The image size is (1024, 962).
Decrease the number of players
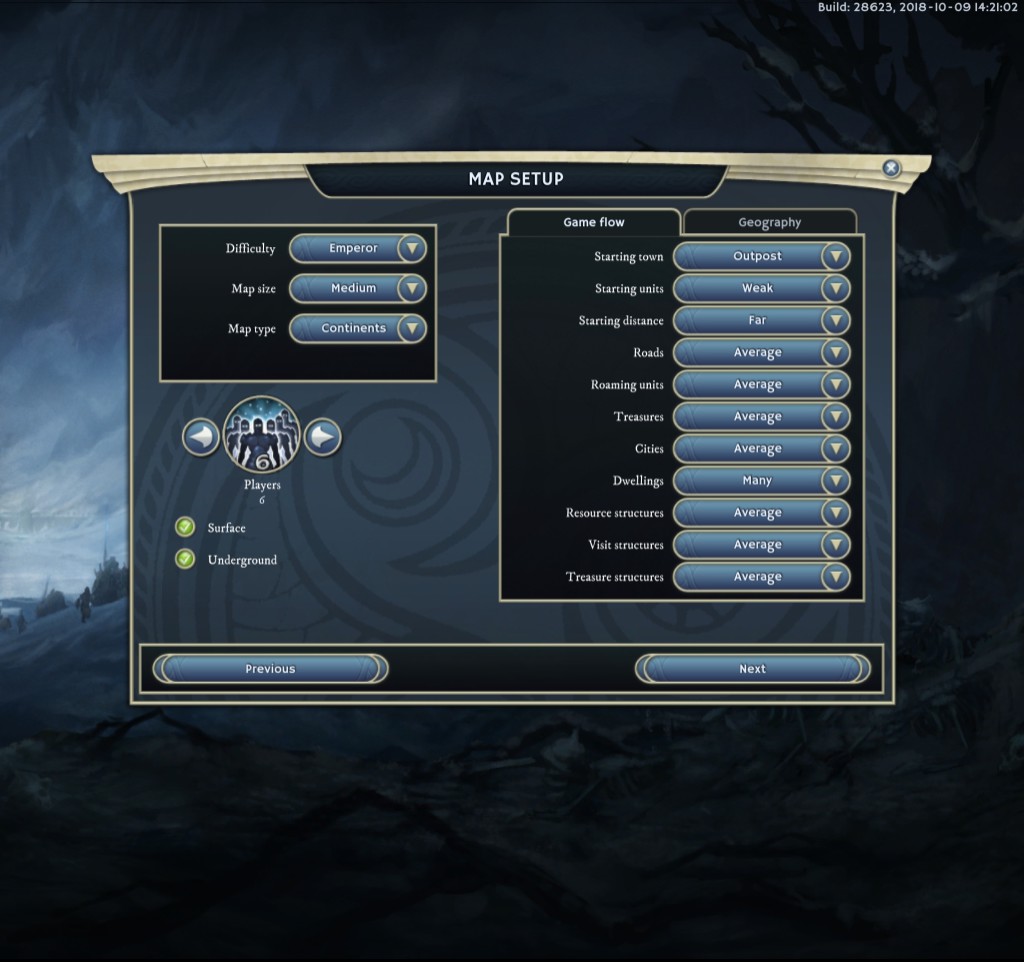click(201, 437)
